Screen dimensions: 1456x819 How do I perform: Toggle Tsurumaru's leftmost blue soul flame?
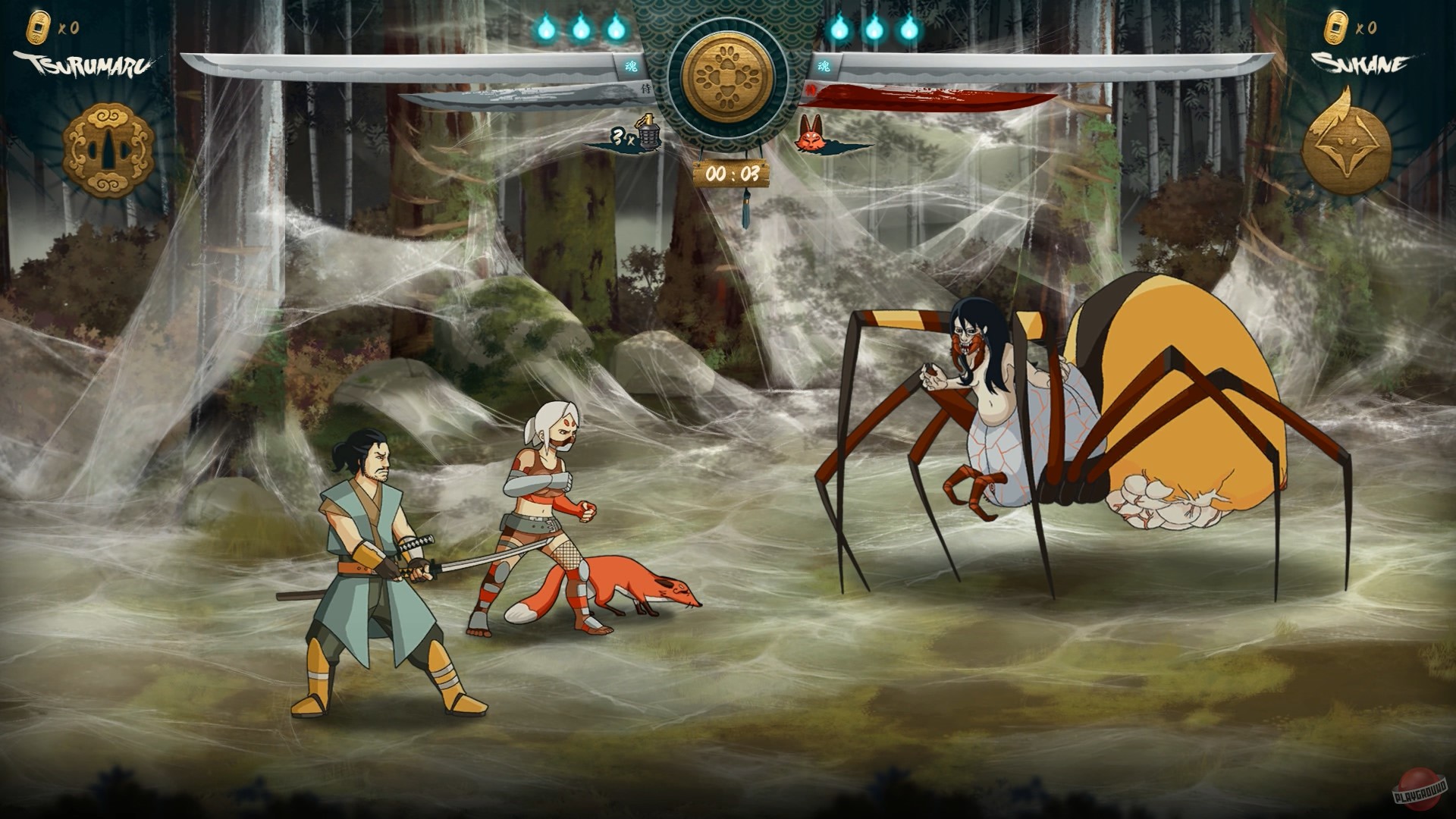tap(545, 27)
